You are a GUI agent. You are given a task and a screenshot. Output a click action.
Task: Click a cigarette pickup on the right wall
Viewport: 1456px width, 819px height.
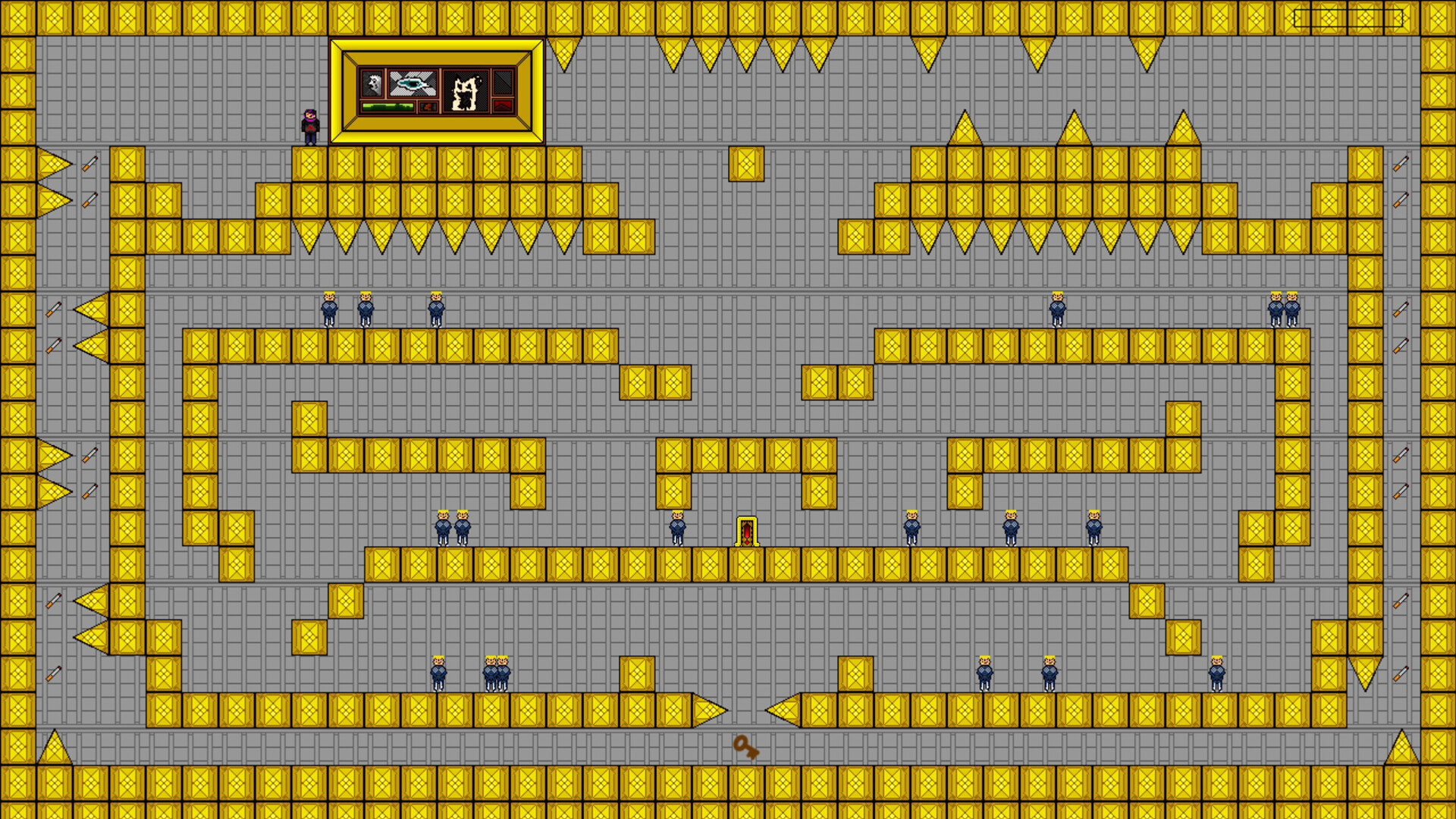coord(1402,162)
